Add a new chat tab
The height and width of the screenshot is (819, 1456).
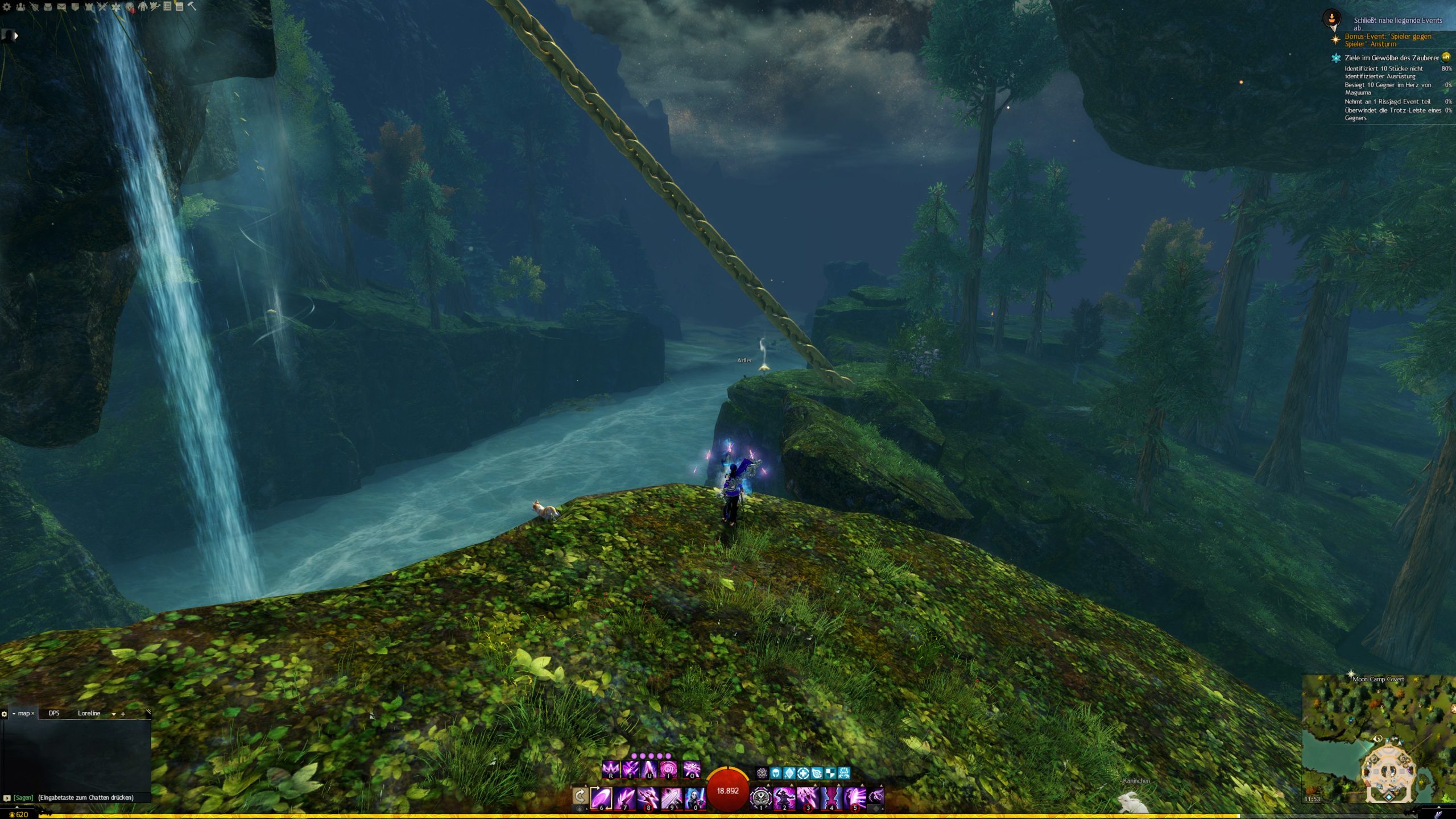[x=123, y=714]
